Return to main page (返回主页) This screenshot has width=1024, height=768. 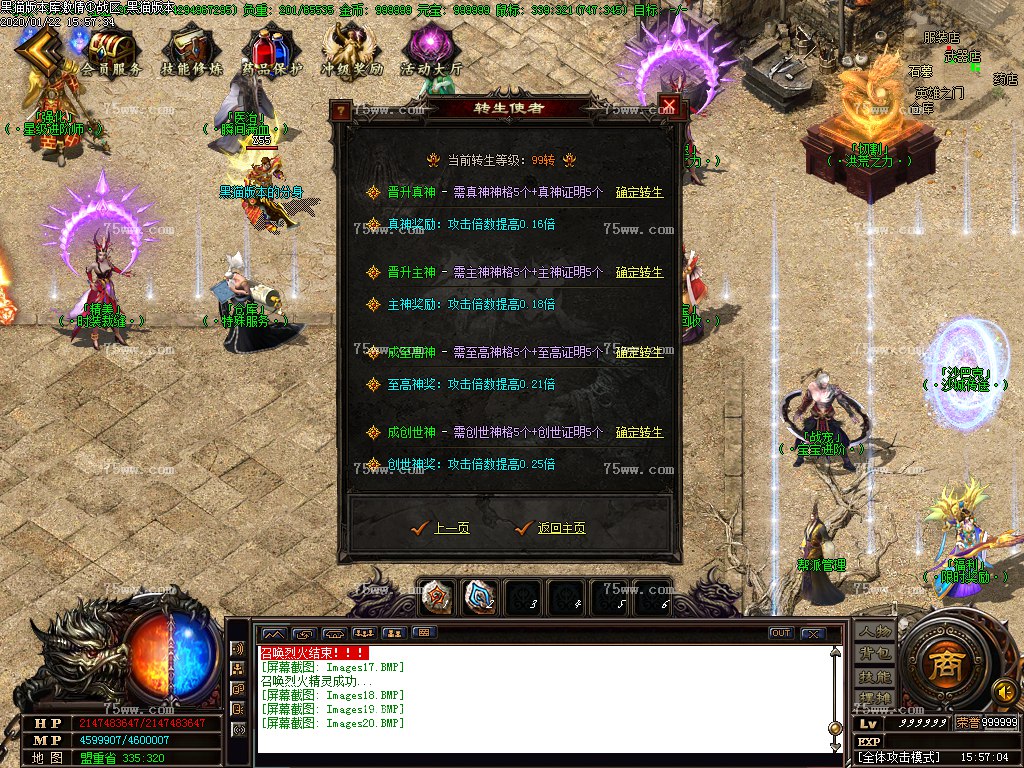click(561, 528)
